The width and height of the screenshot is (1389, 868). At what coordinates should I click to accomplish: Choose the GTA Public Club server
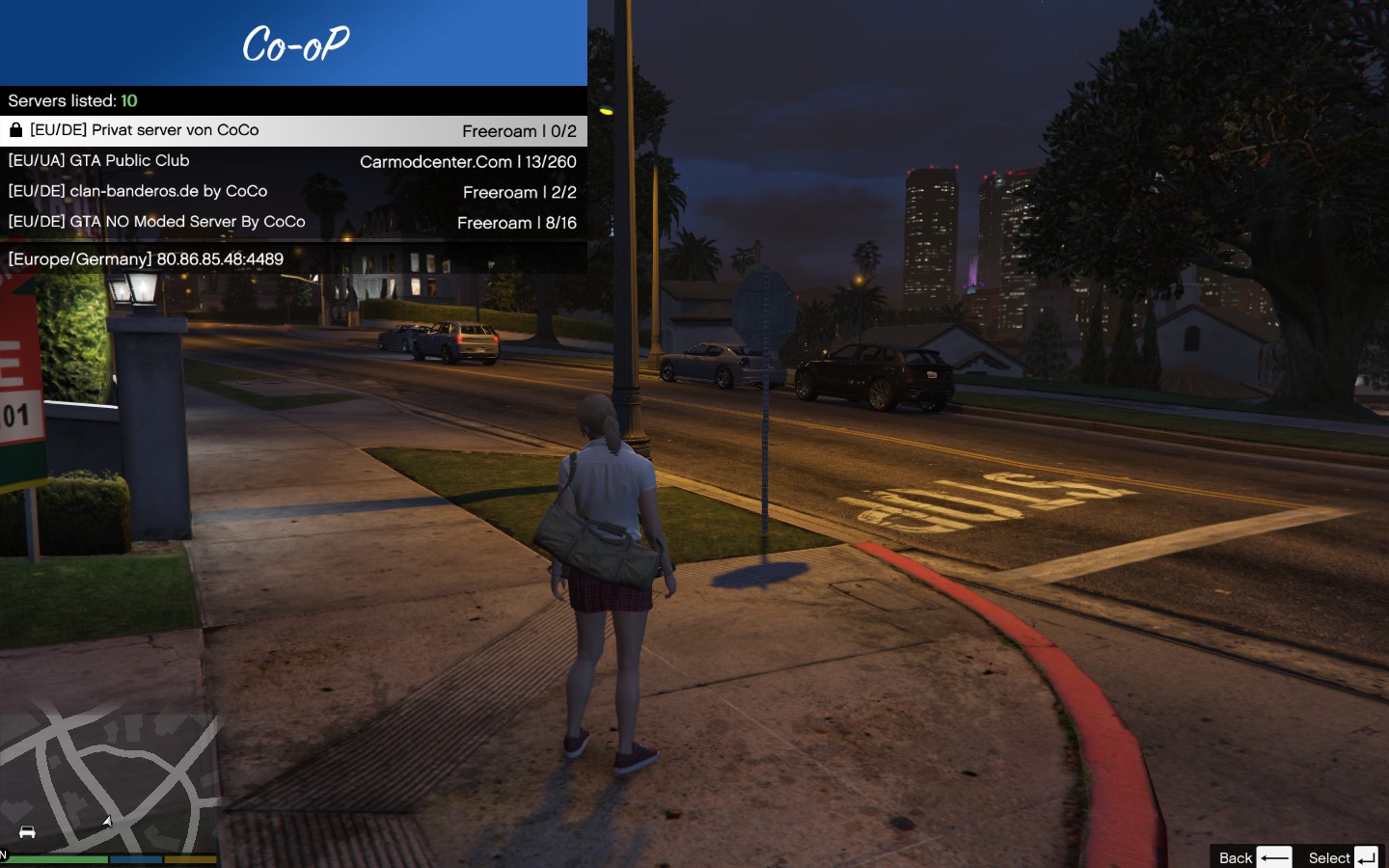pyautogui.click(x=293, y=161)
